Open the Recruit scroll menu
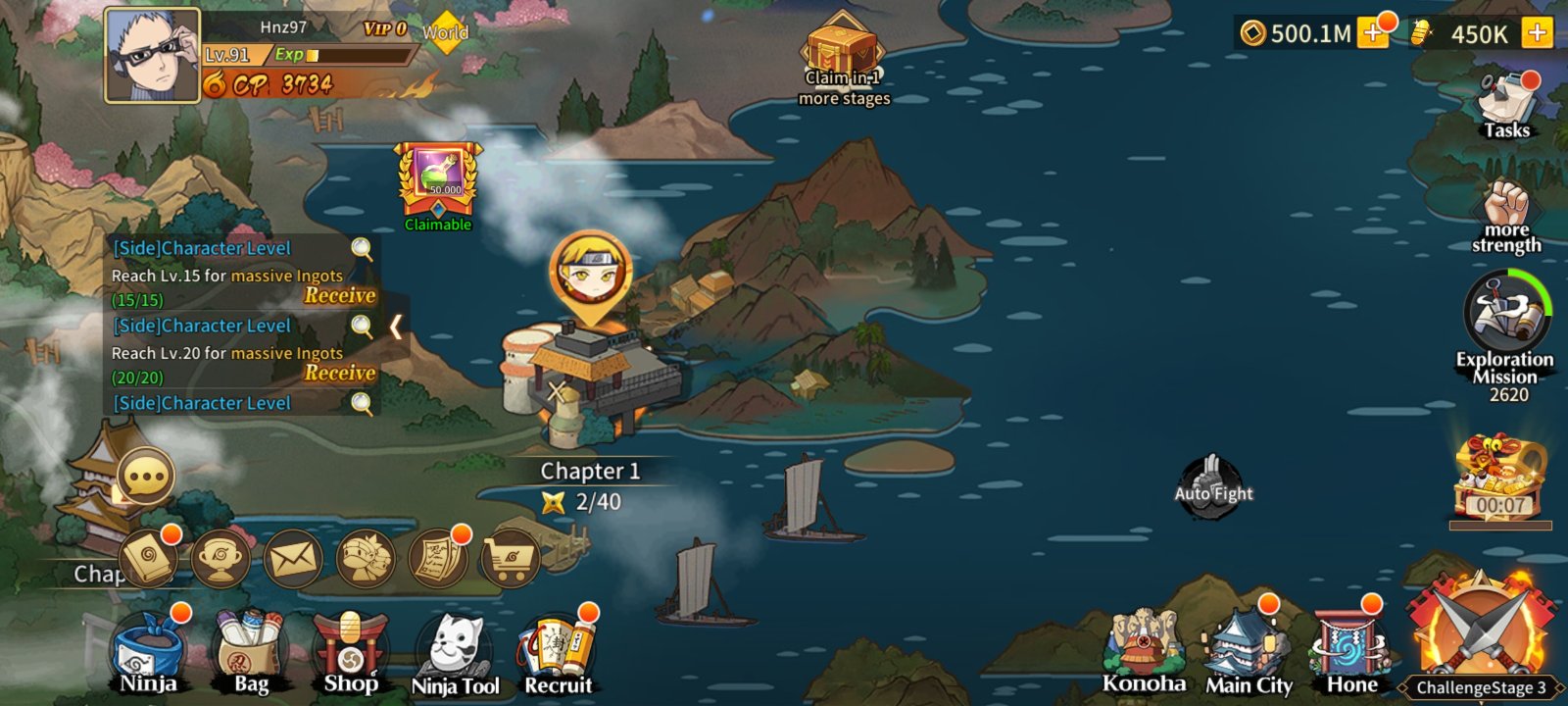The width and height of the screenshot is (1568, 706). point(558,653)
